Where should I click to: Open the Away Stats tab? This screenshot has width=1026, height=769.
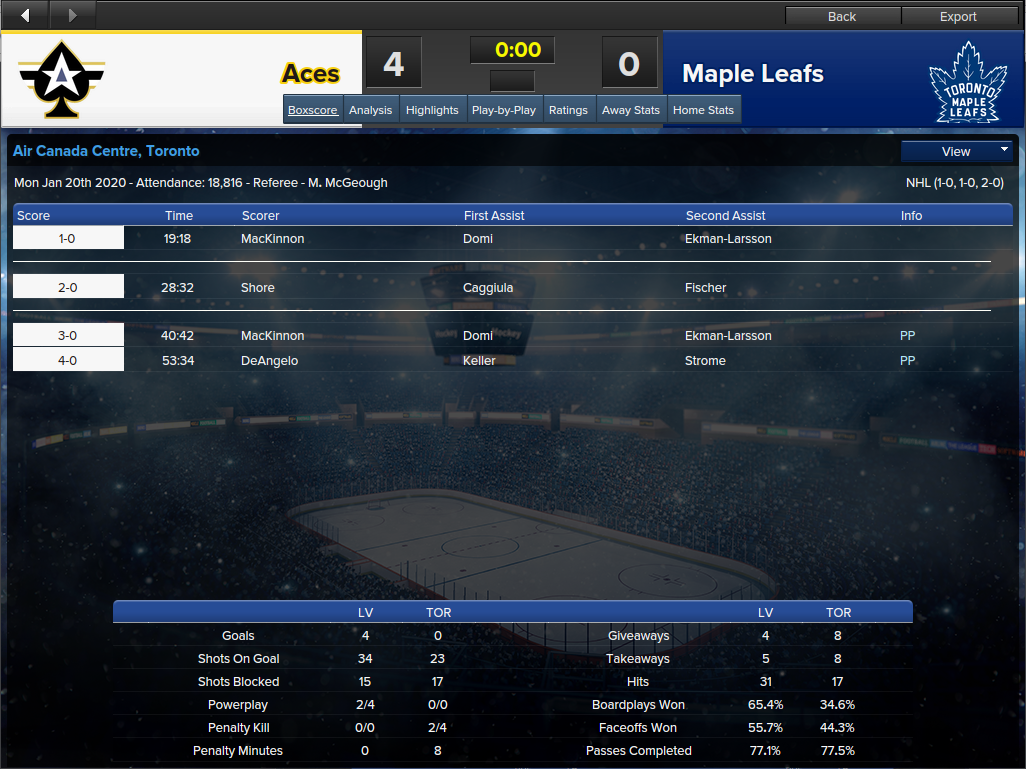[x=631, y=110]
